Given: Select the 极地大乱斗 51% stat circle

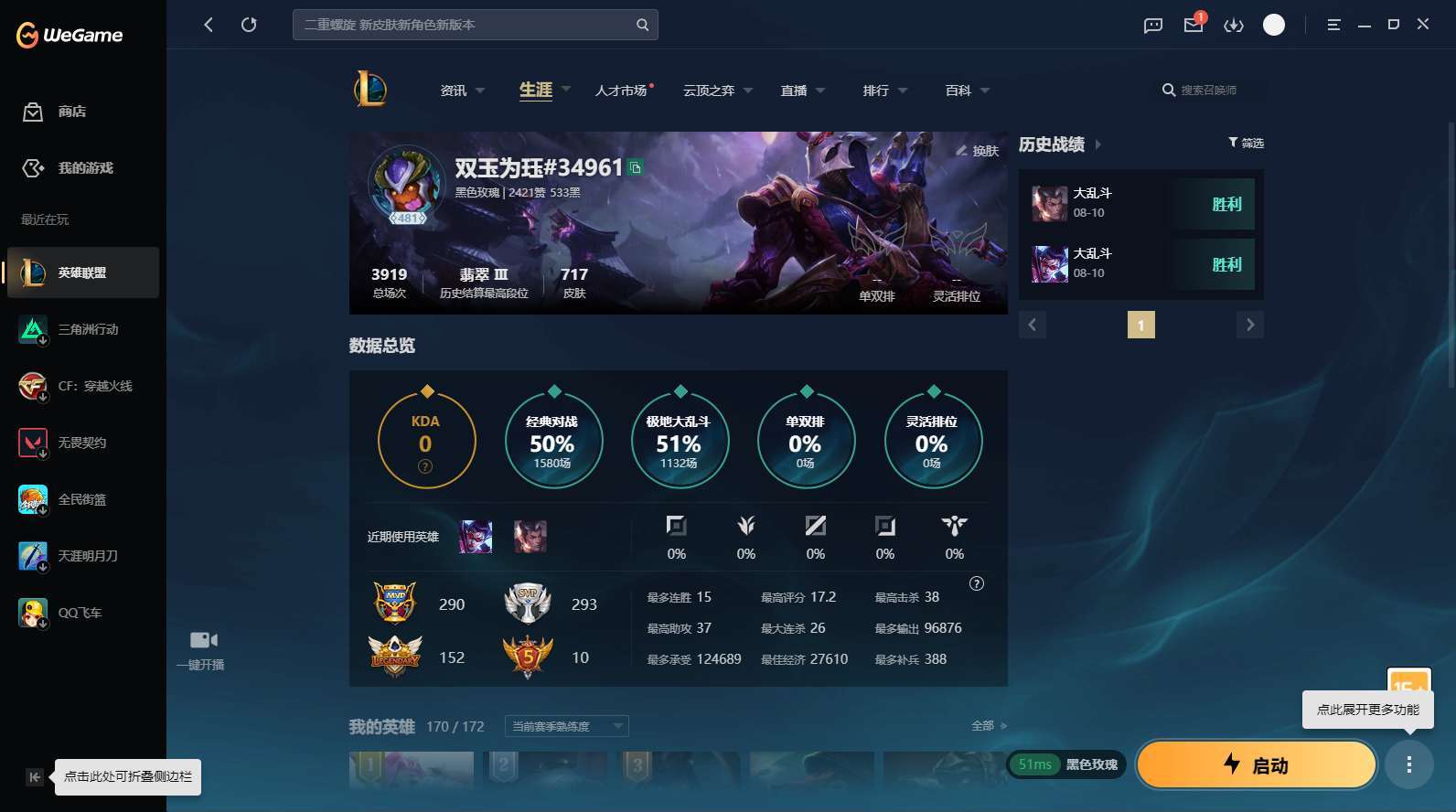Looking at the screenshot, I should pos(680,441).
